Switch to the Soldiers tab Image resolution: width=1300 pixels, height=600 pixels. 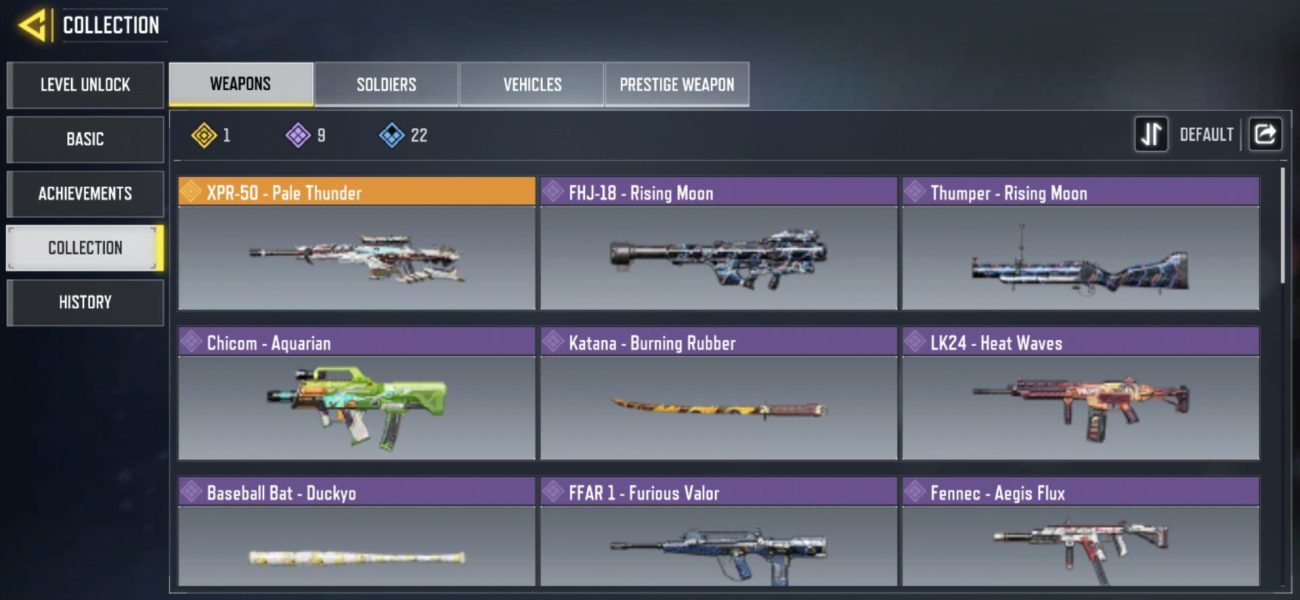click(386, 84)
